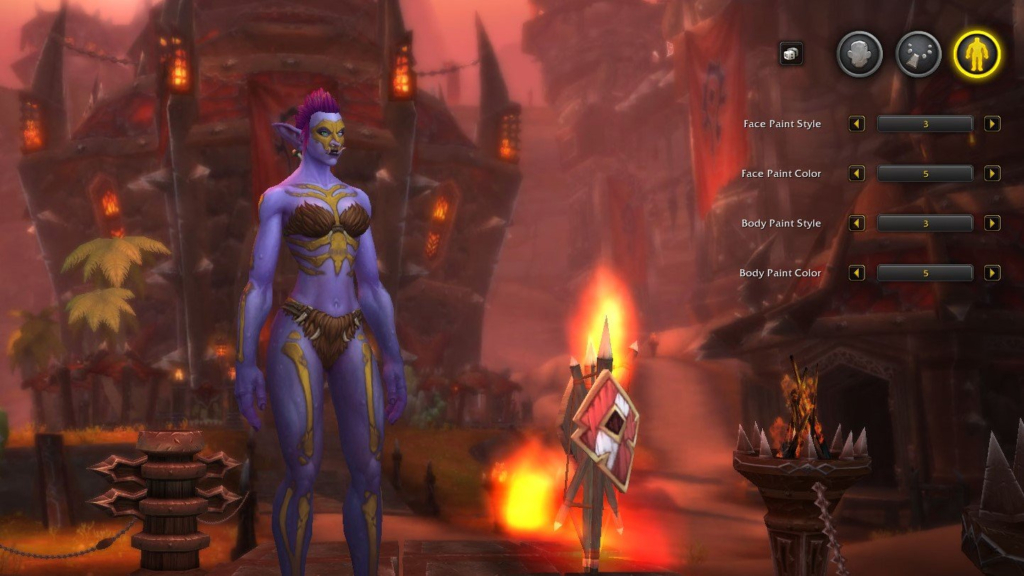Select next Face Paint Color
The height and width of the screenshot is (576, 1024).
coord(992,174)
